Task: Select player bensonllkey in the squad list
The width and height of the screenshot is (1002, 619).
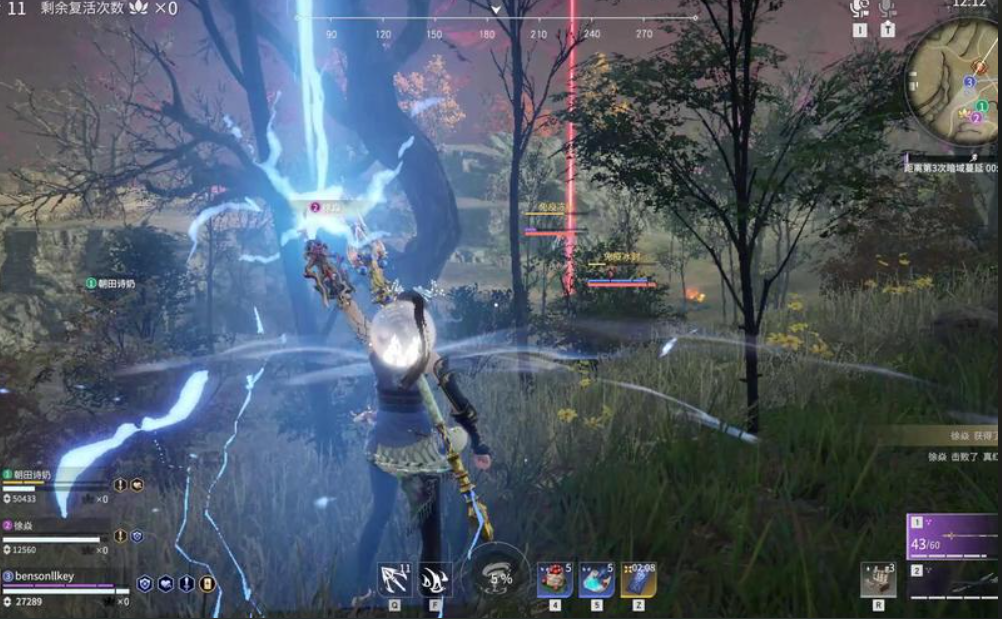Action: [x=46, y=576]
